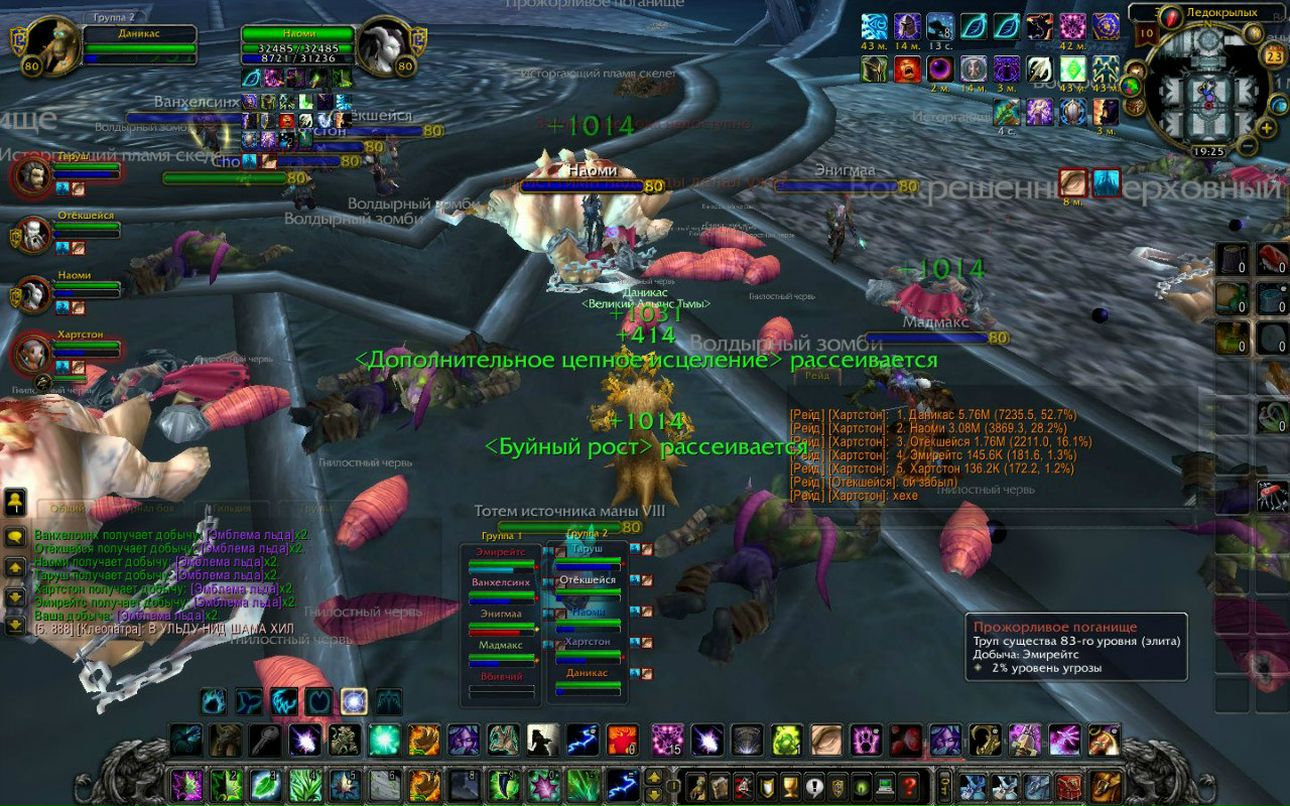The height and width of the screenshot is (806, 1290).
Task: Open the achievements trophy cup micro button
Action: point(790,785)
